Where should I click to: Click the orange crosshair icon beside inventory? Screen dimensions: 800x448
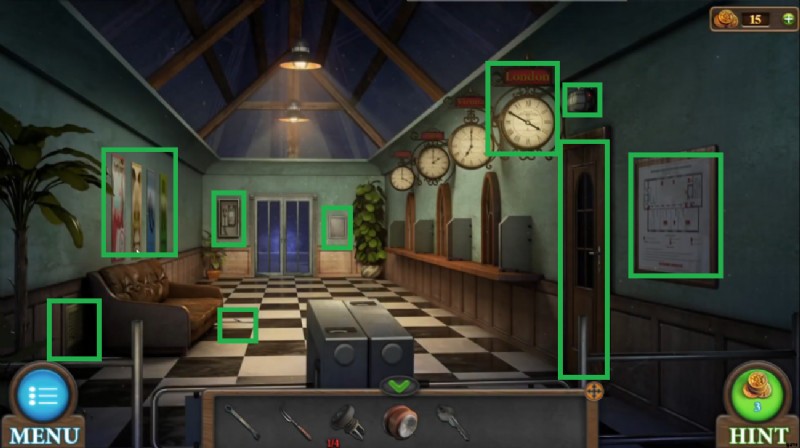[594, 391]
